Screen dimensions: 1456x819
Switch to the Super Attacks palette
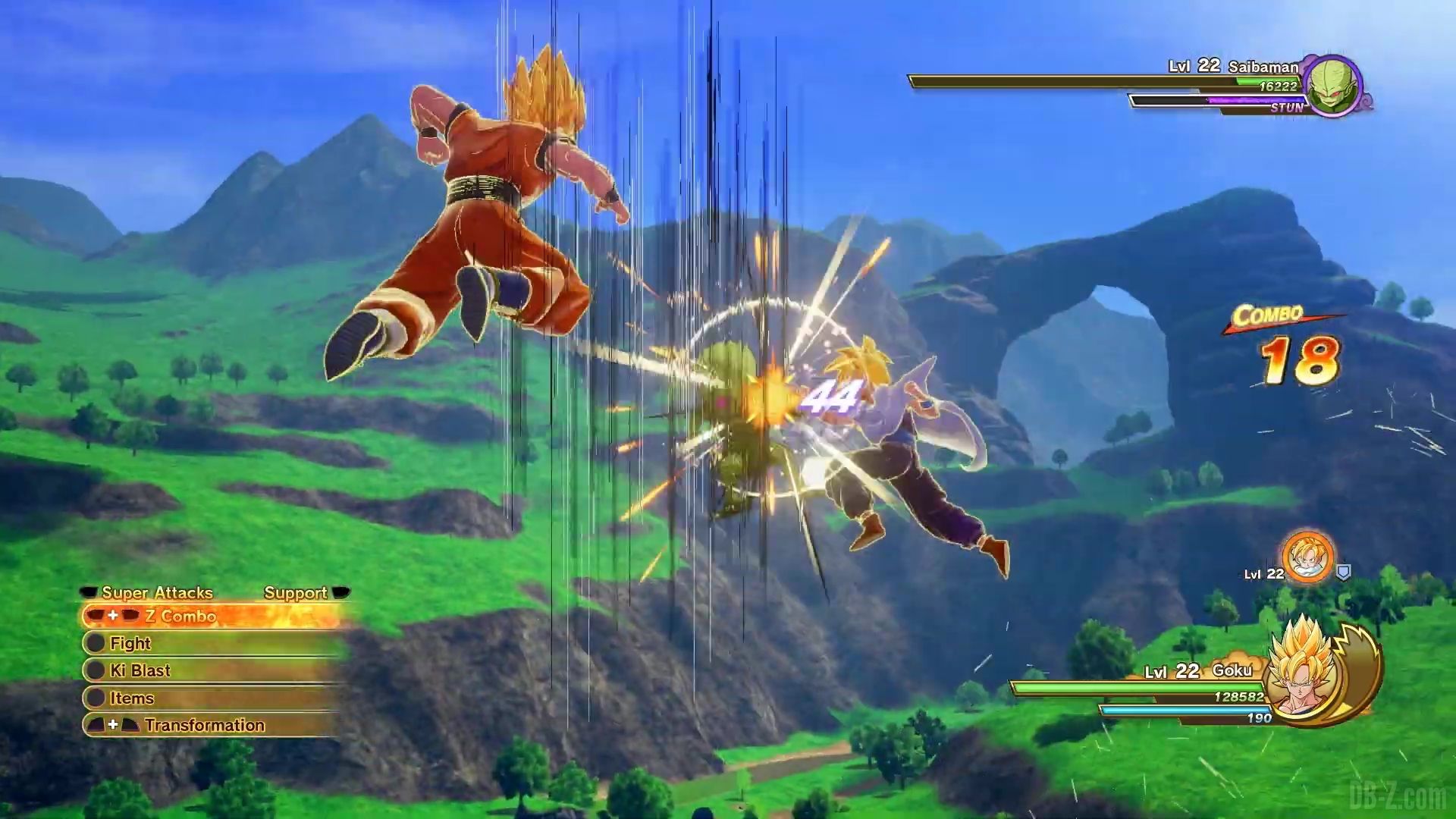point(157,593)
